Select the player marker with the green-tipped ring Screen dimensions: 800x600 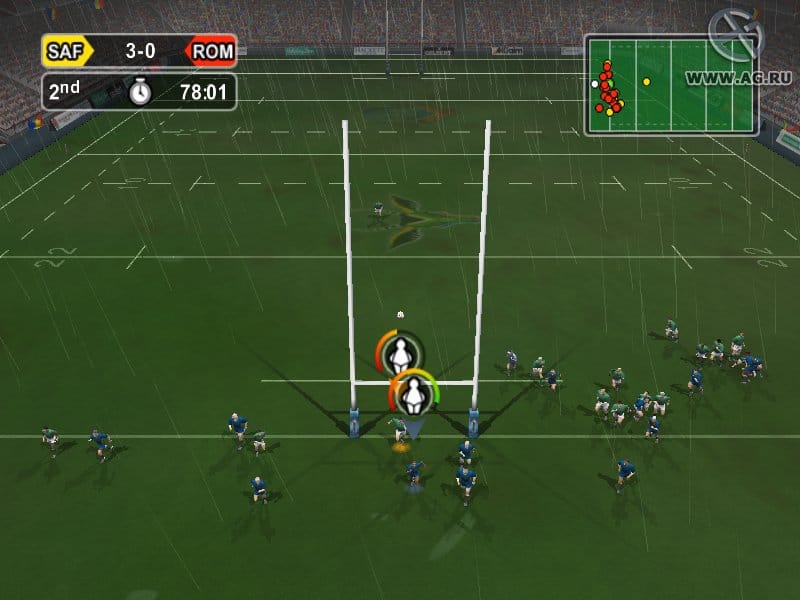412,393
